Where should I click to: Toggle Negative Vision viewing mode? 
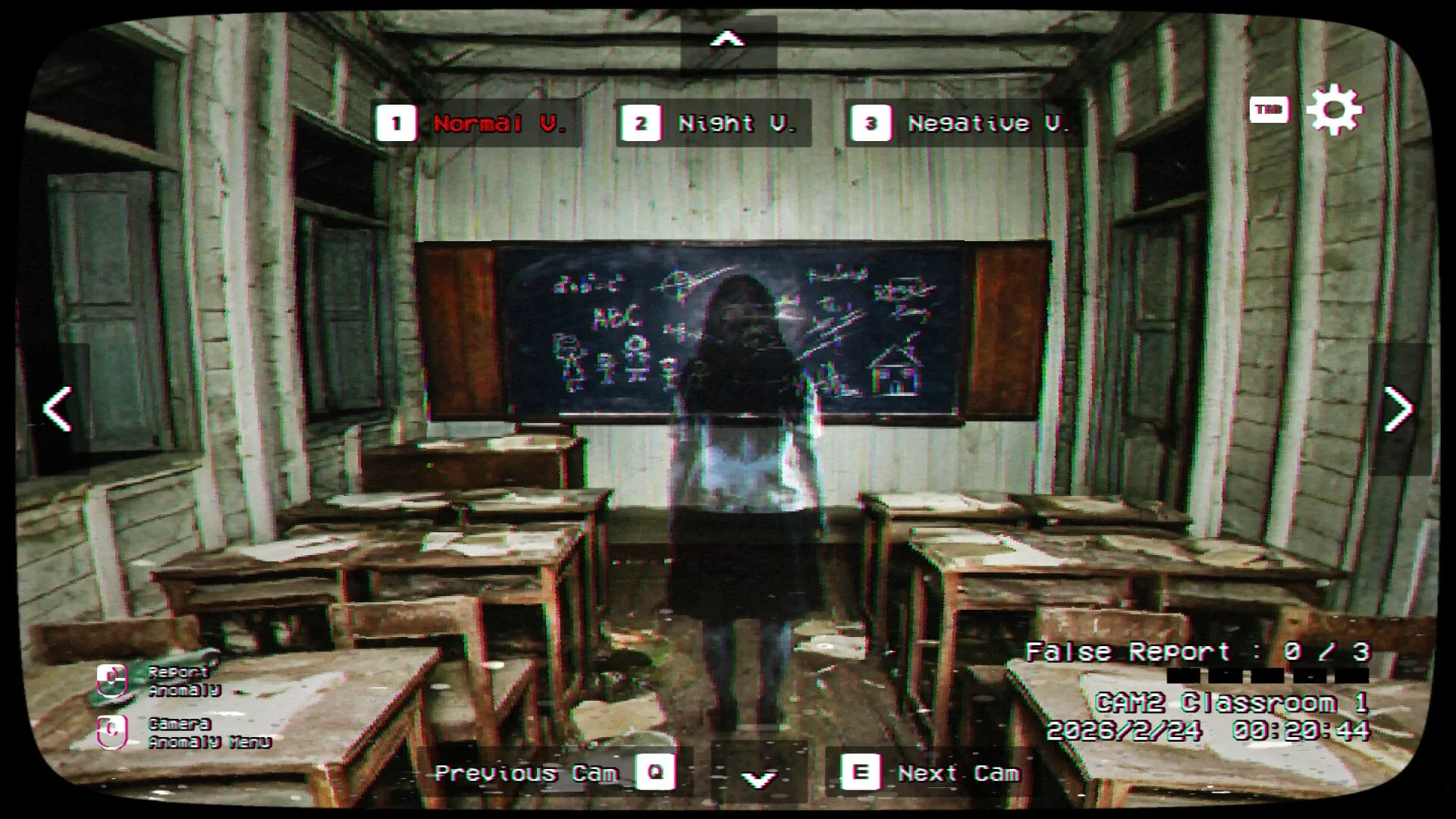[x=990, y=123]
